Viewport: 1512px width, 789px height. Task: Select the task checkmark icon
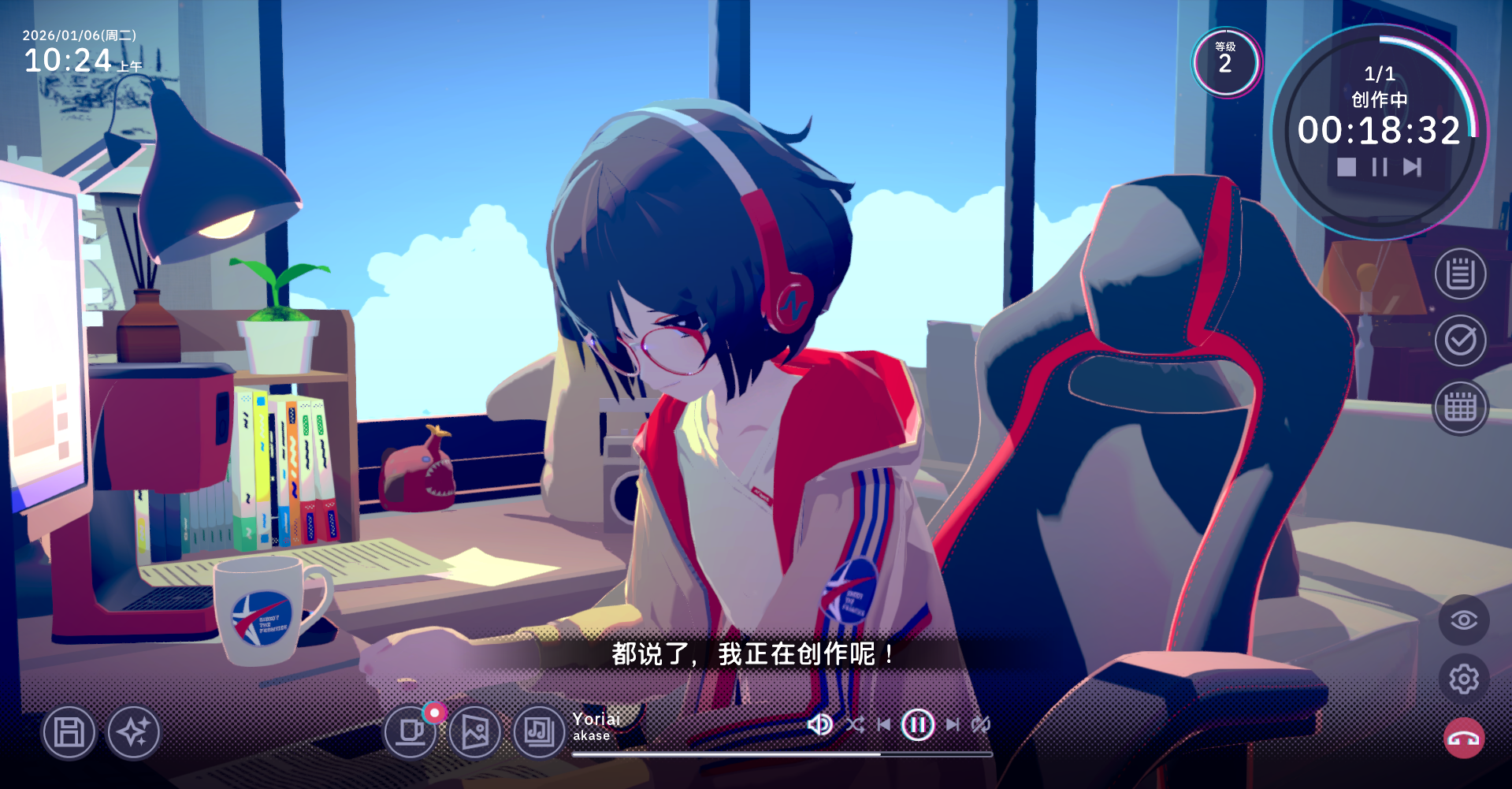click(1462, 341)
